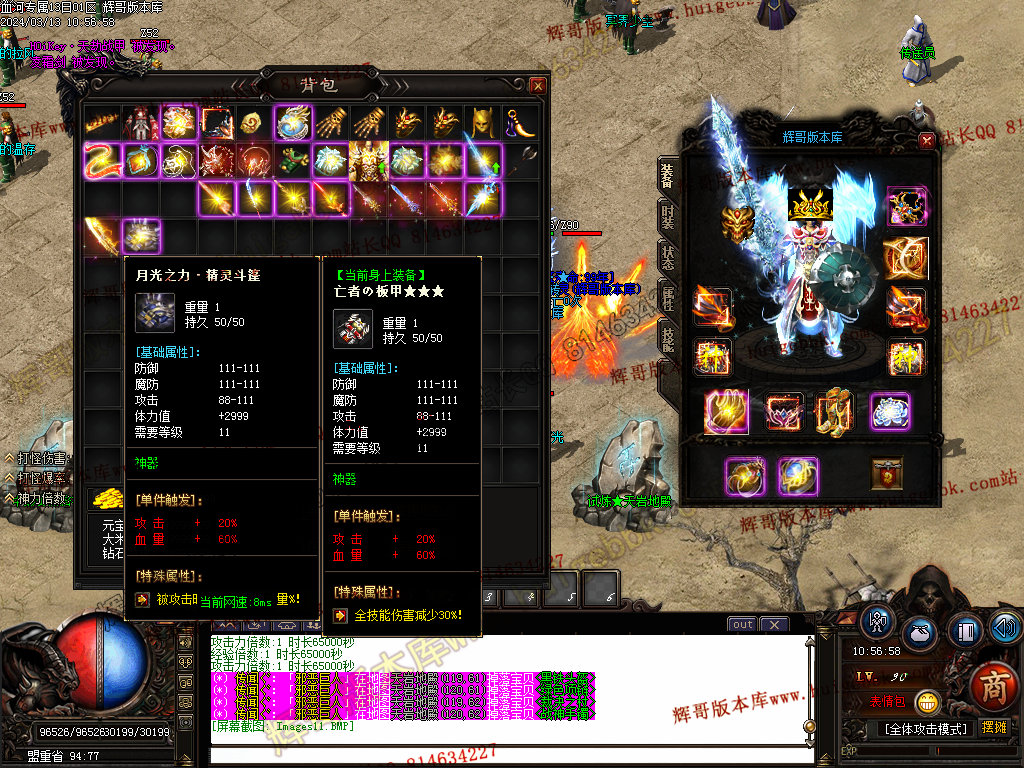Select the golden armored warrior item

(368, 160)
